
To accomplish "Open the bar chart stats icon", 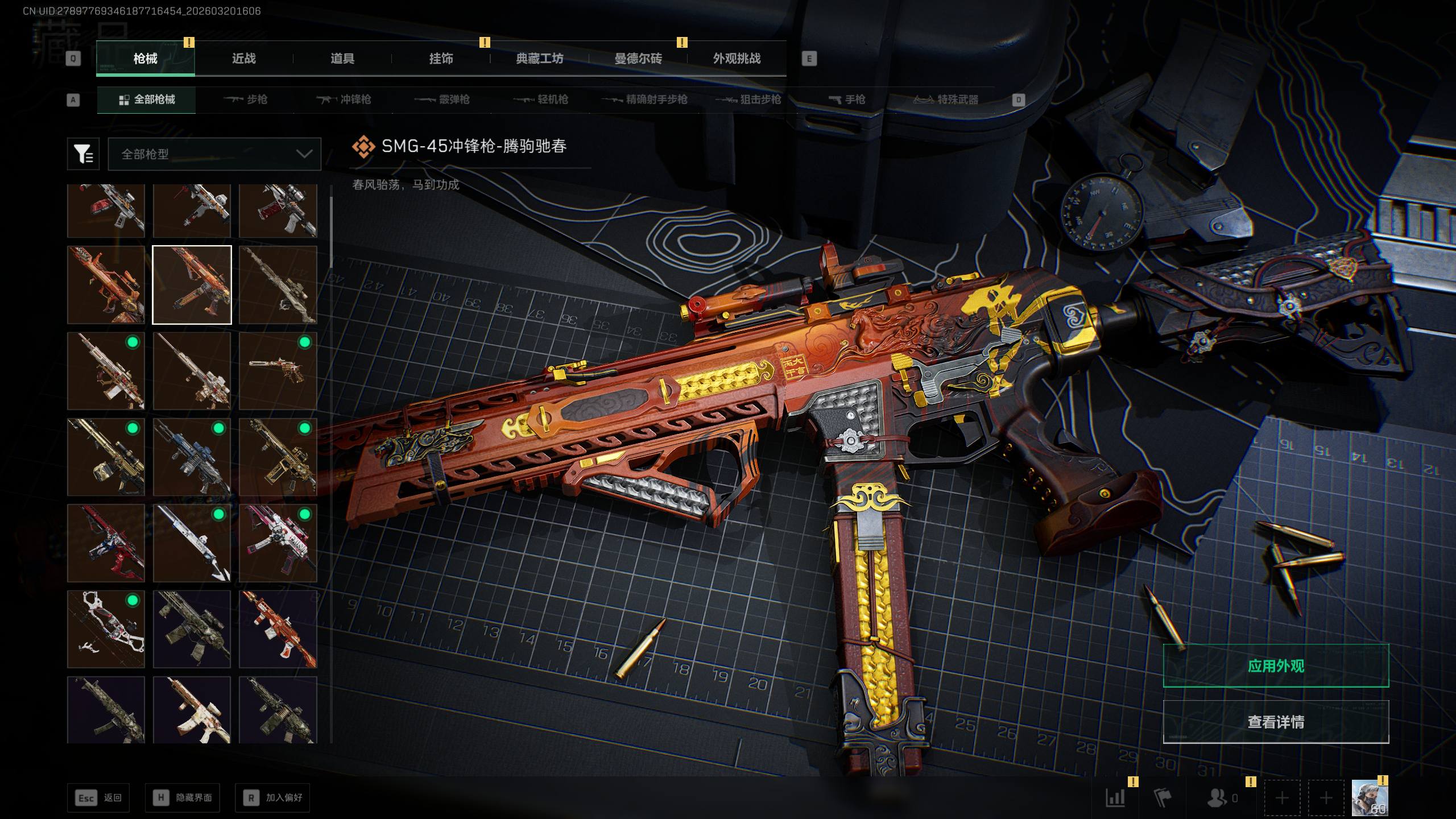I will coord(1115,797).
